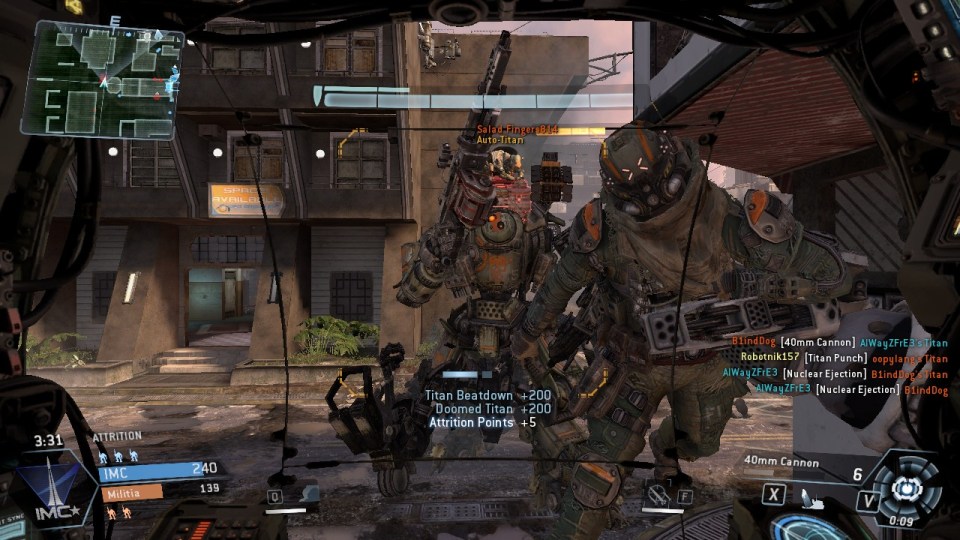Activate the titan core ability icon
The image size is (960, 540).
point(907,487)
